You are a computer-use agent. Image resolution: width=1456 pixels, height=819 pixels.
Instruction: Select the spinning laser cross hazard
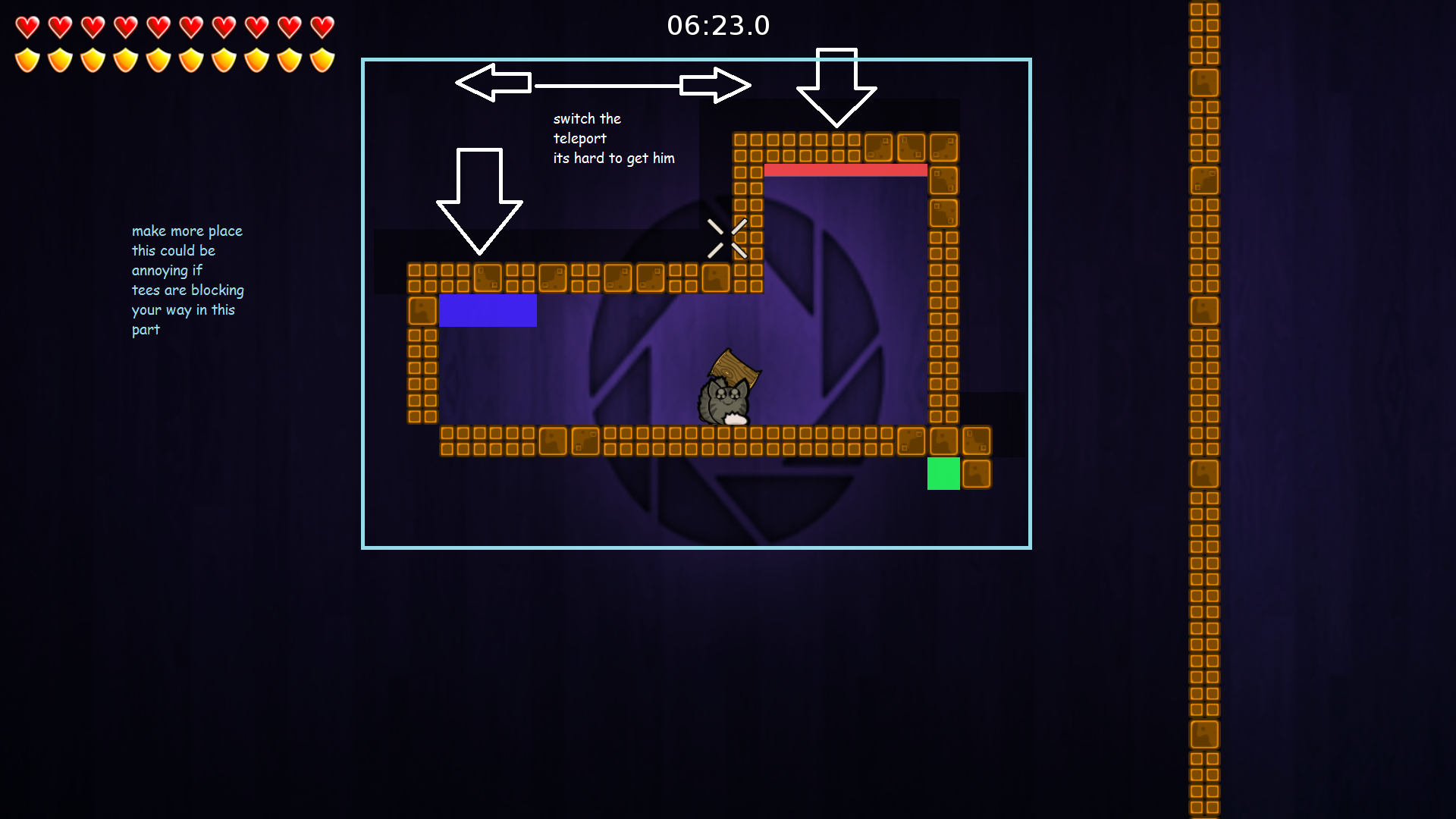(x=726, y=237)
